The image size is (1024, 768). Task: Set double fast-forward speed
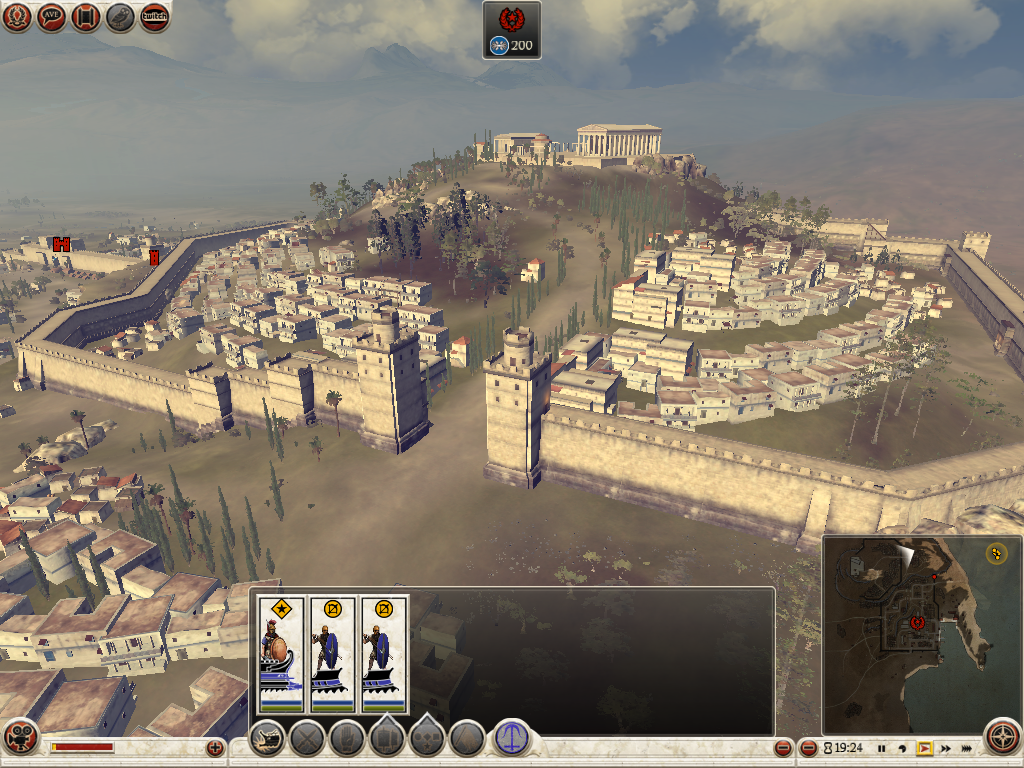point(945,748)
